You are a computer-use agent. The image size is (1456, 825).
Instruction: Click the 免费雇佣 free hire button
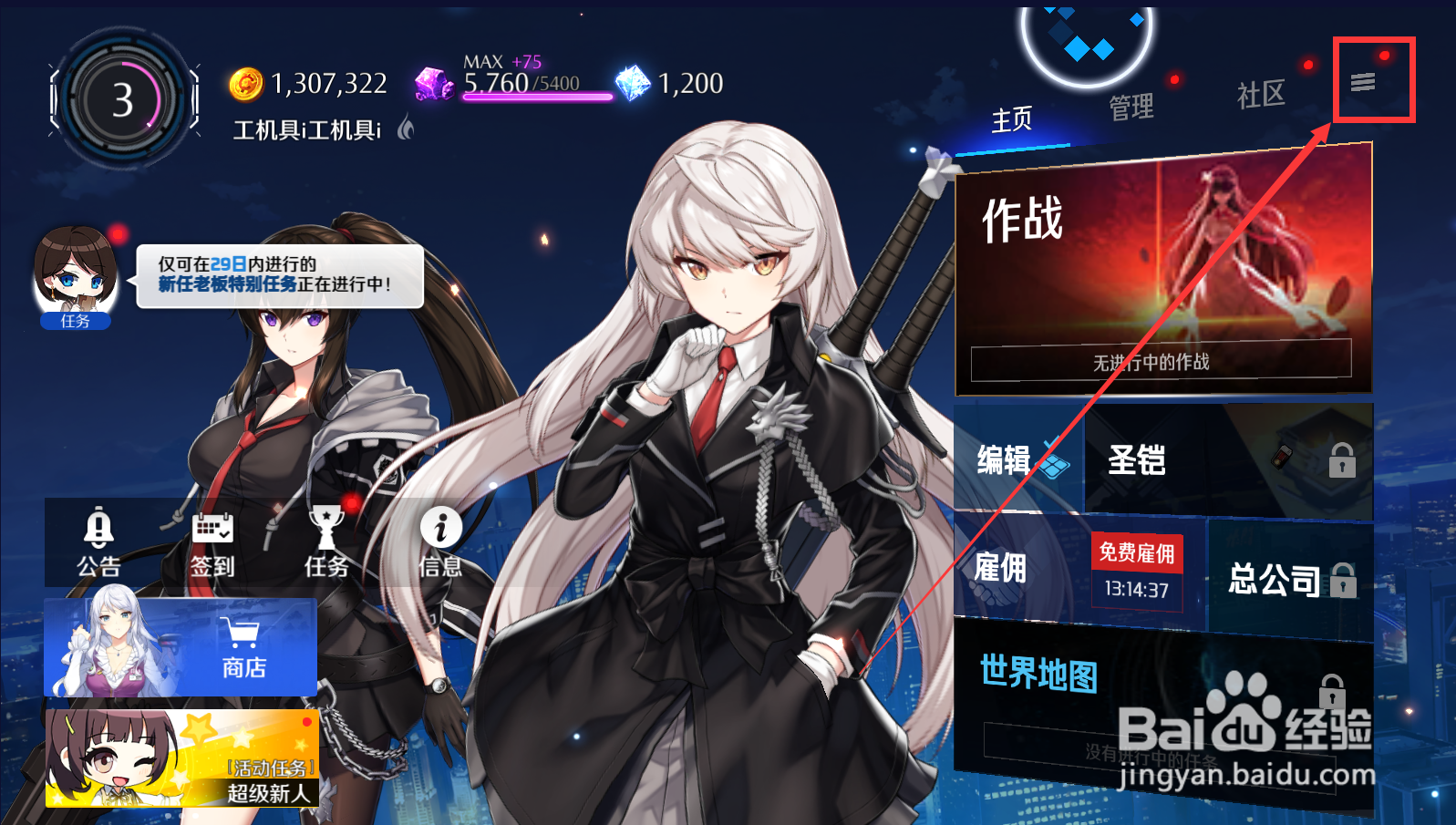[x=1136, y=553]
